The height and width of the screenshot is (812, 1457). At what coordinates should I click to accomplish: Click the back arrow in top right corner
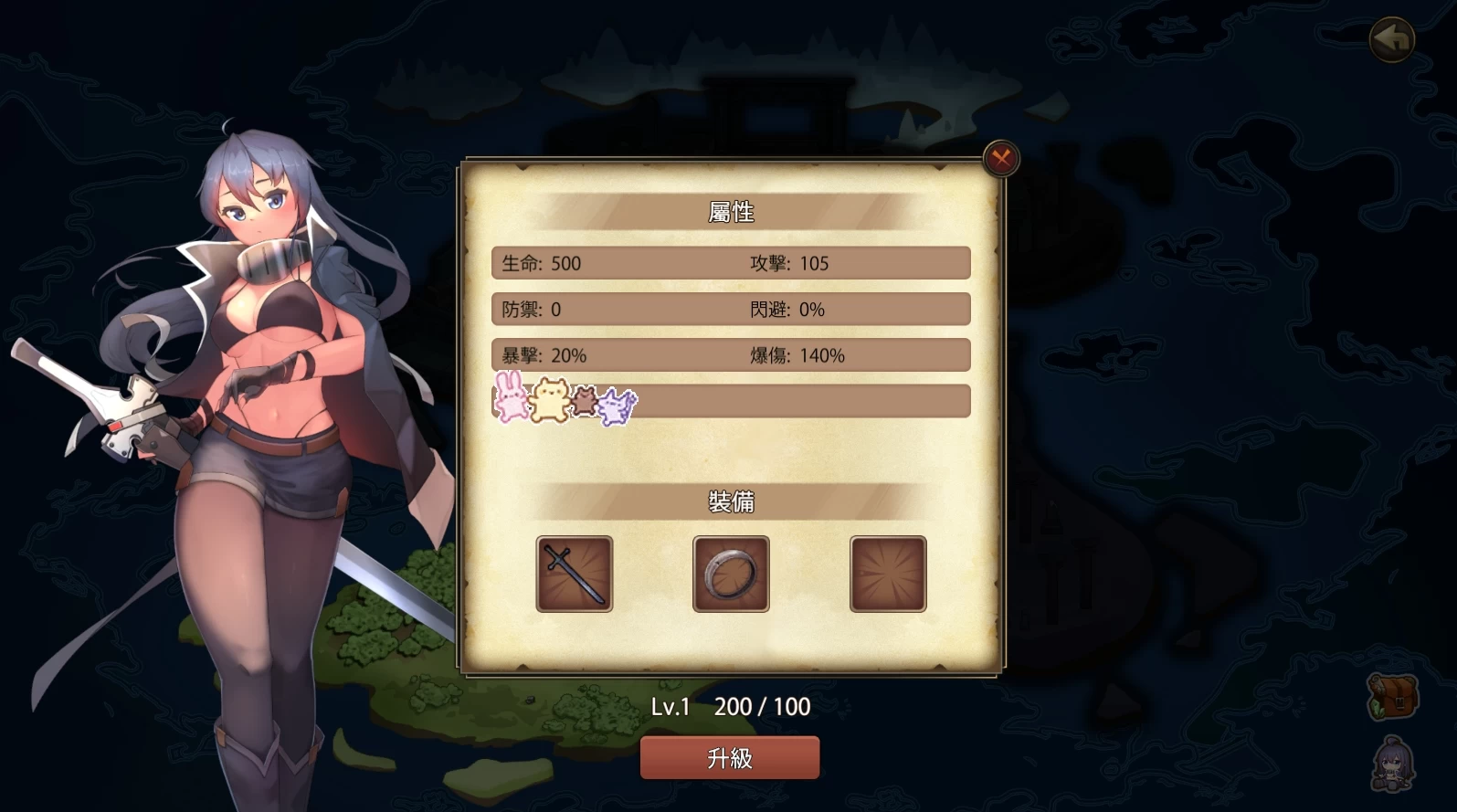point(1390,39)
